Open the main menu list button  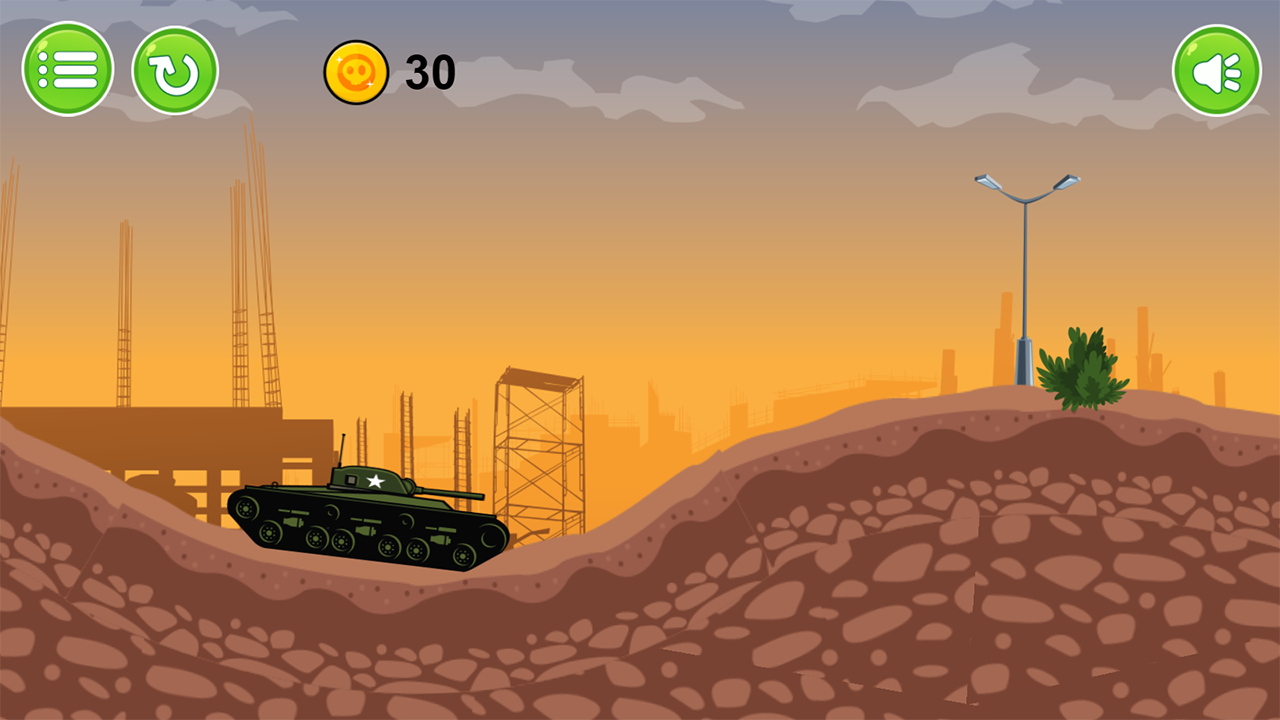[x=68, y=68]
